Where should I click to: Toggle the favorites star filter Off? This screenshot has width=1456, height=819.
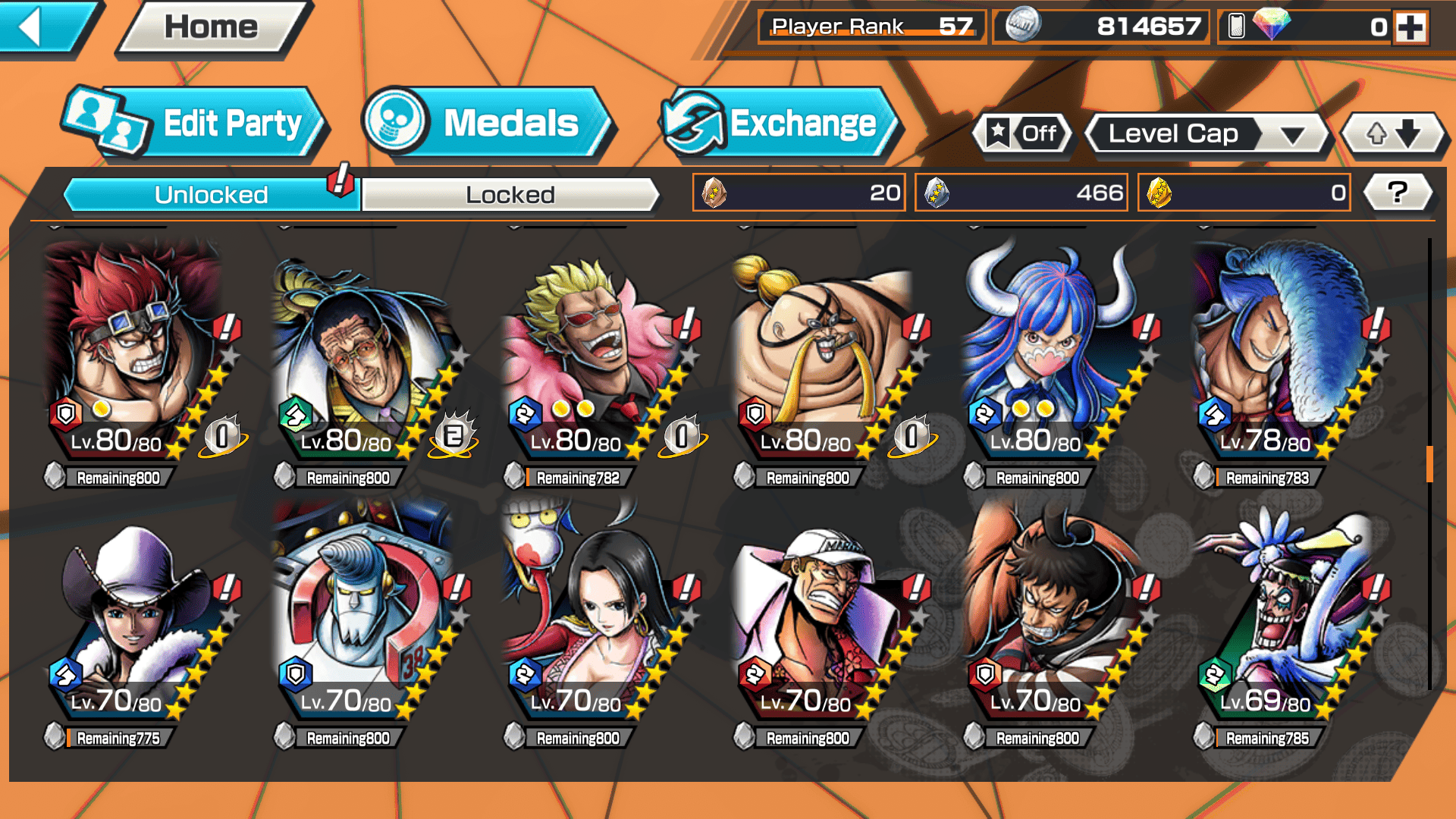[x=1022, y=134]
